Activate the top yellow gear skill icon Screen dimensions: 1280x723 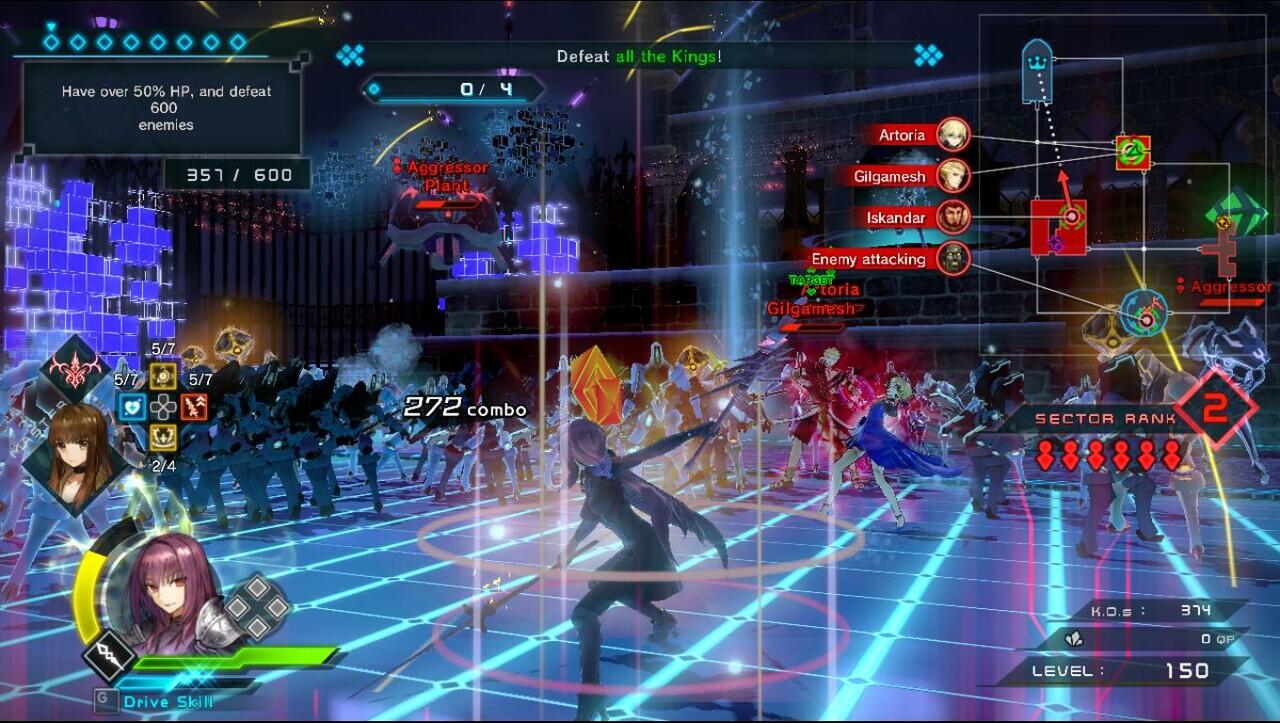(163, 377)
